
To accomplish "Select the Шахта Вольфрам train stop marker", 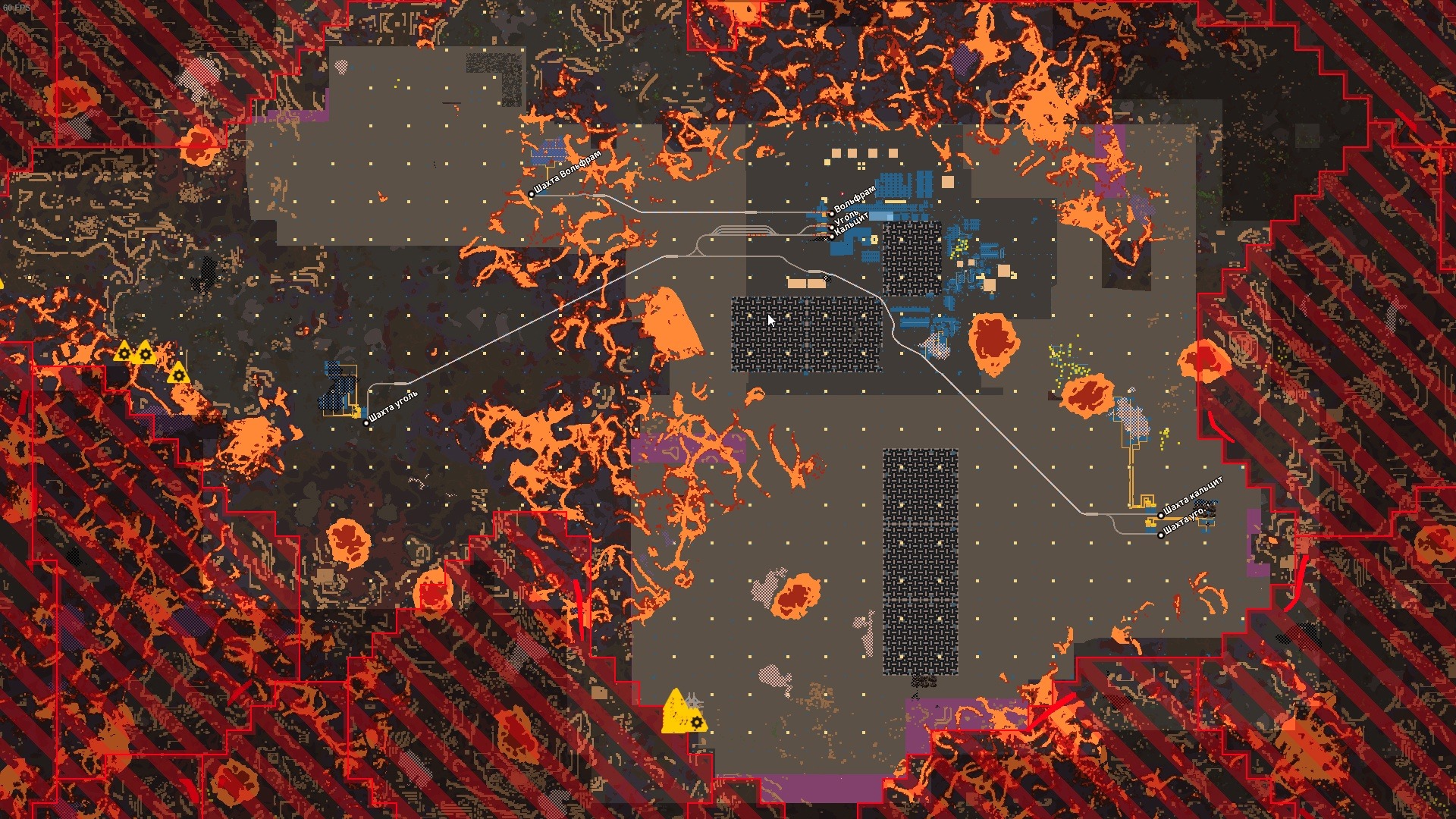I will tap(531, 194).
